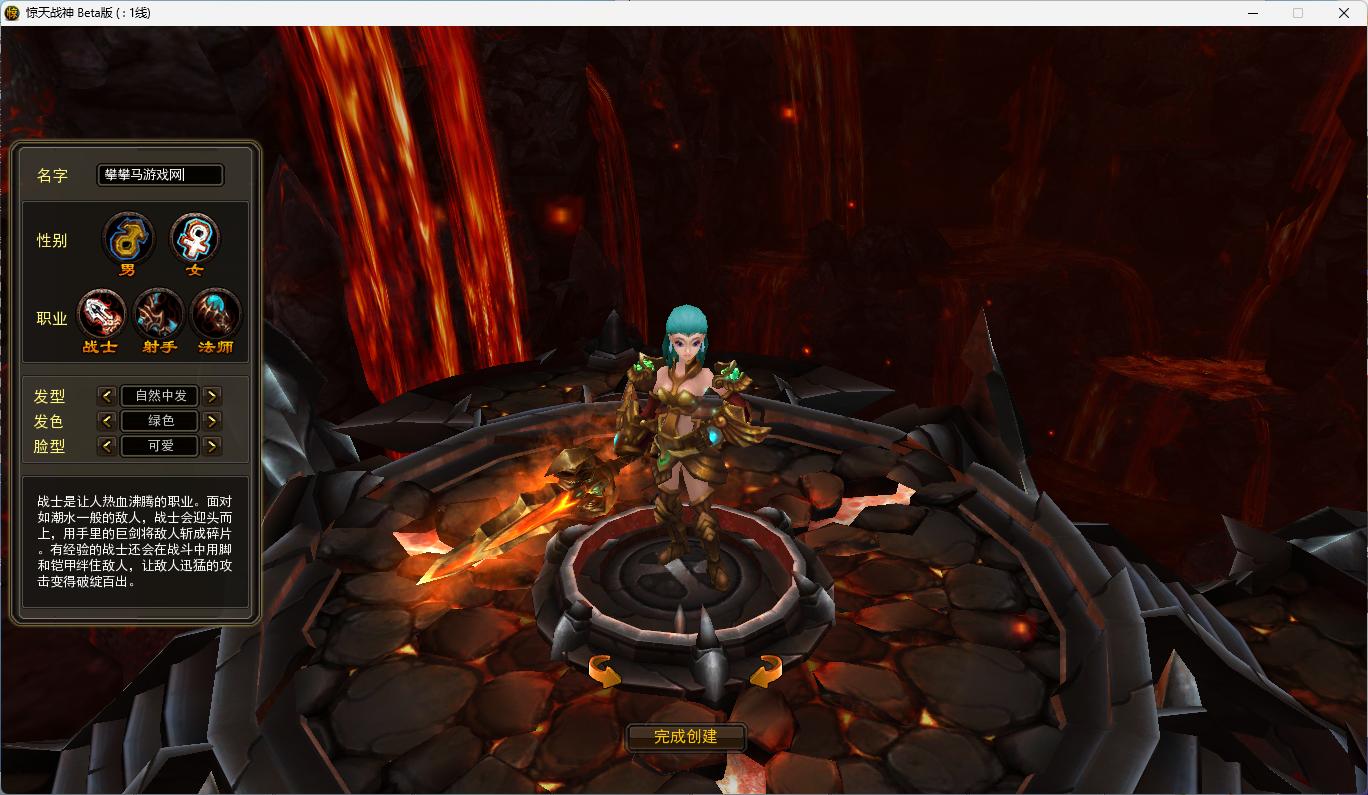Screen dimensions: 1368x795
Task: Select previous hair color (发色)
Action: (x=107, y=421)
